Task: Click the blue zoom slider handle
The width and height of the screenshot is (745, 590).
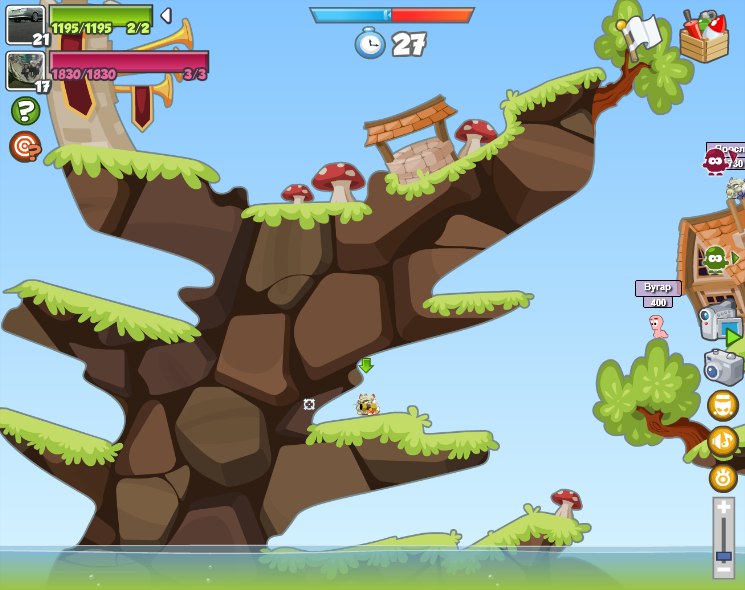Action: pyautogui.click(x=723, y=555)
